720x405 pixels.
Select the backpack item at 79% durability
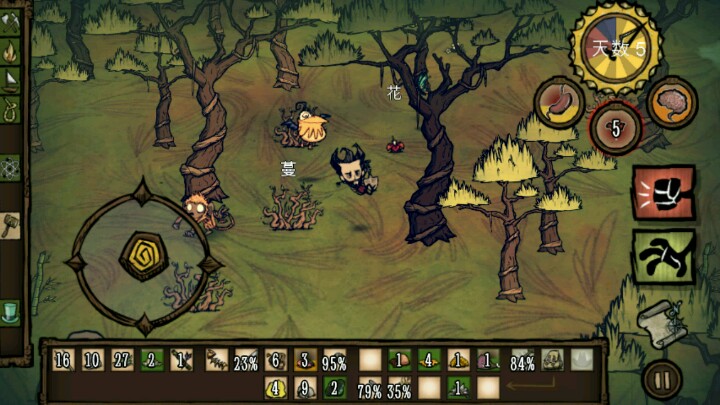[370, 388]
